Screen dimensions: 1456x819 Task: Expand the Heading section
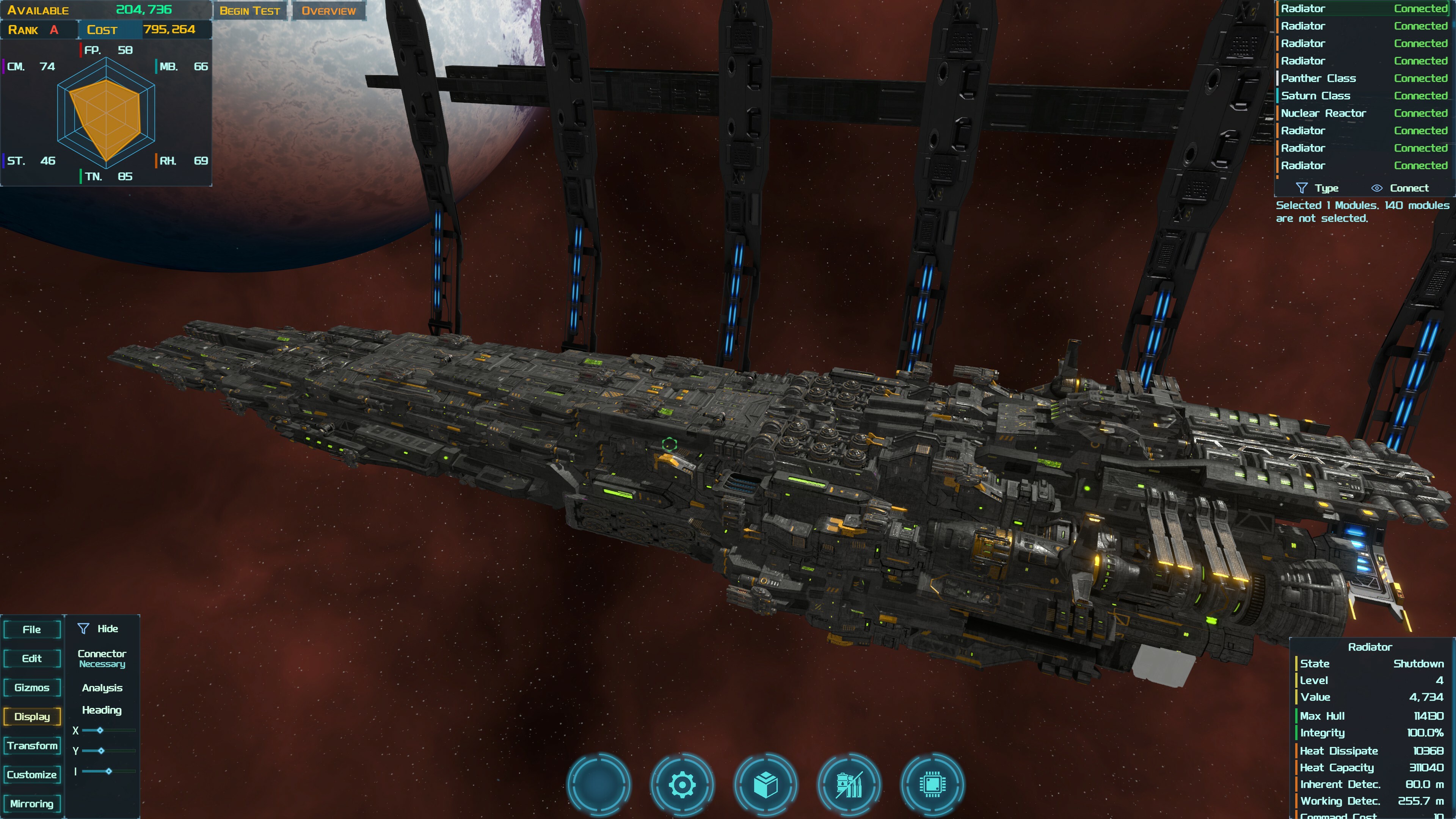(x=102, y=711)
